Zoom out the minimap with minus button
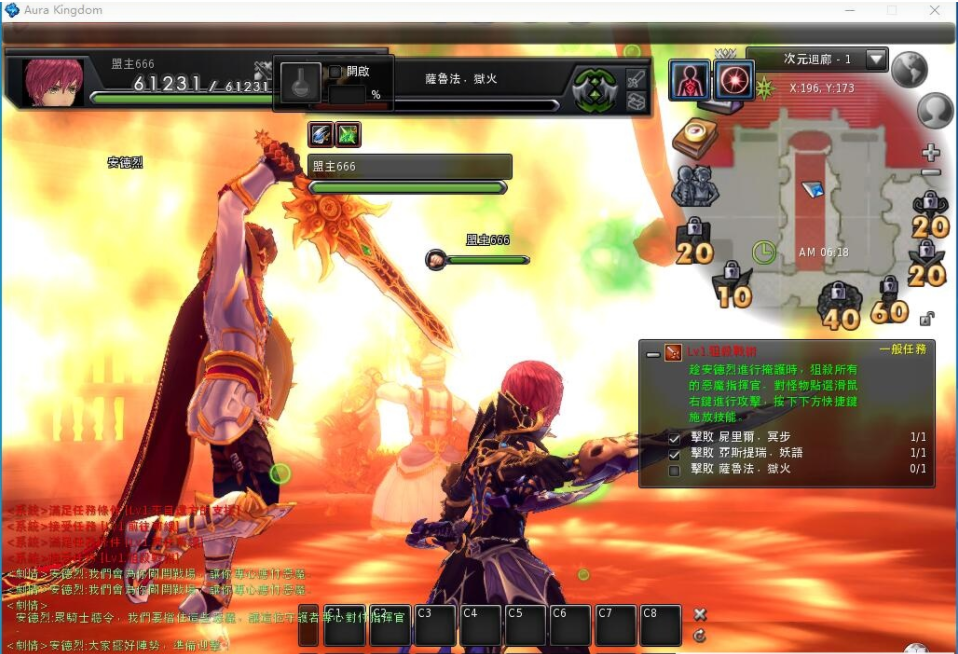 (931, 173)
